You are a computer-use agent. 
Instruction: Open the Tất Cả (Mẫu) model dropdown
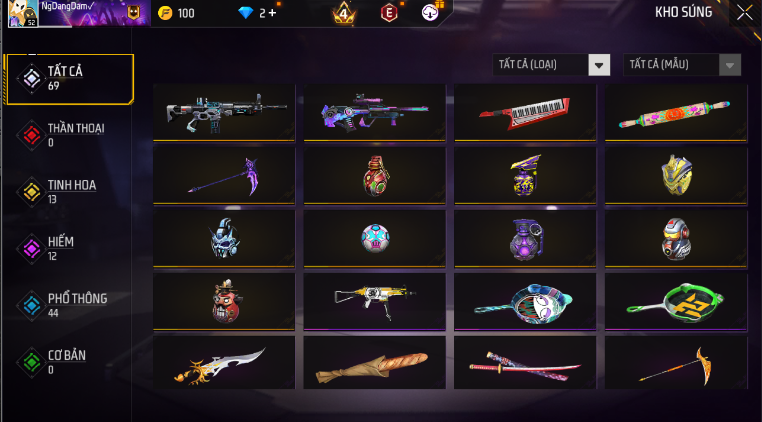coord(682,65)
